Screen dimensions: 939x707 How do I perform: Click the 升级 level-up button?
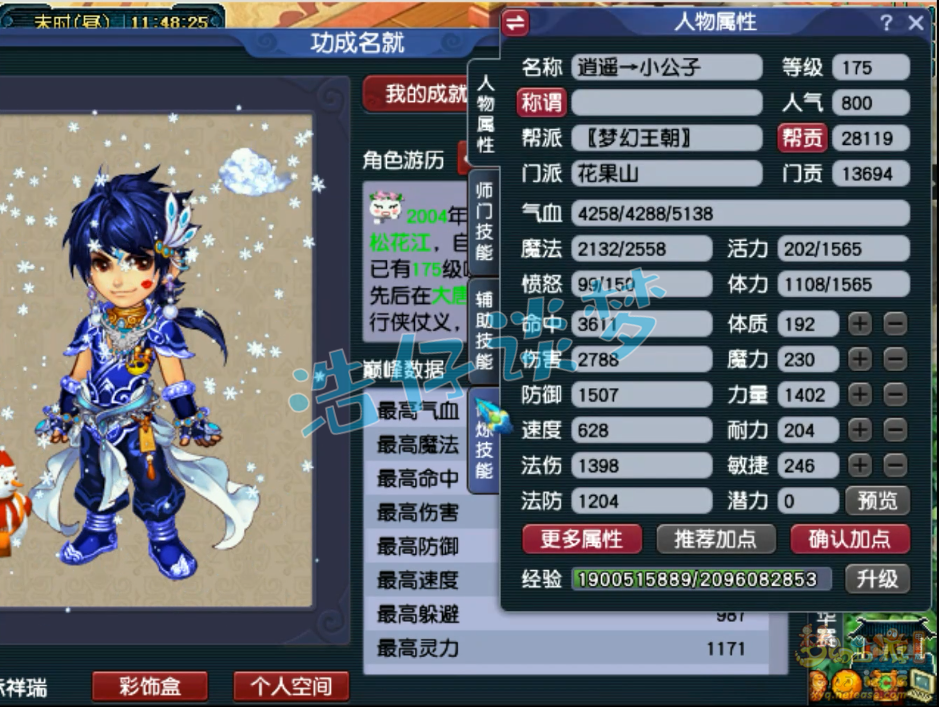click(x=877, y=578)
